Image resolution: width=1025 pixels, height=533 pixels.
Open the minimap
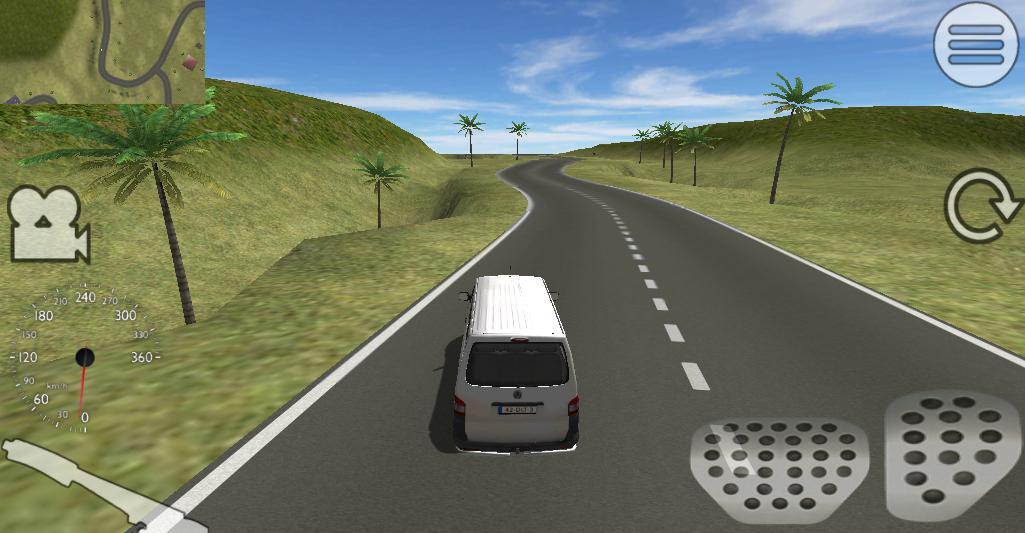pos(102,51)
